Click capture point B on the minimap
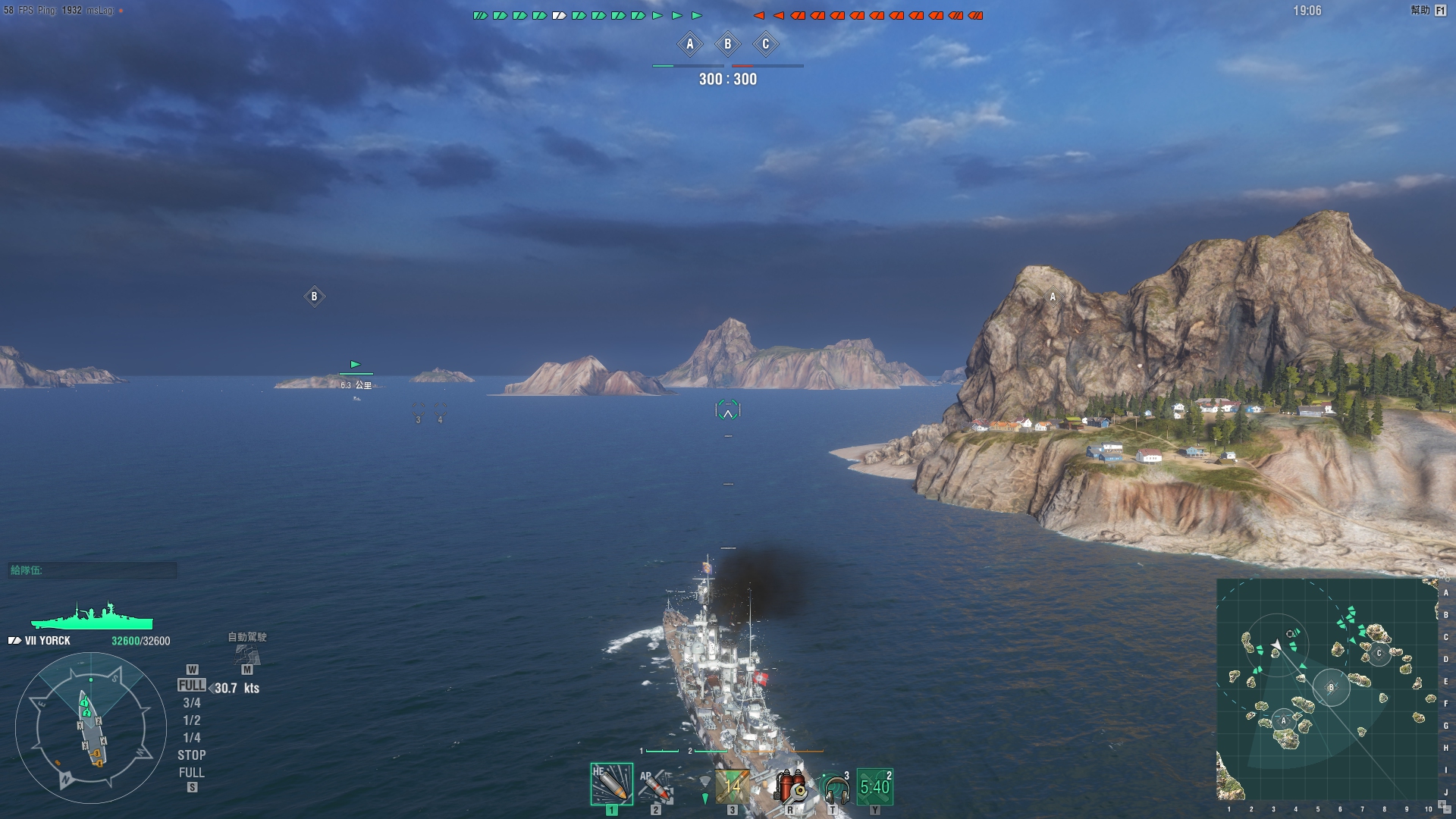 (x=1330, y=688)
